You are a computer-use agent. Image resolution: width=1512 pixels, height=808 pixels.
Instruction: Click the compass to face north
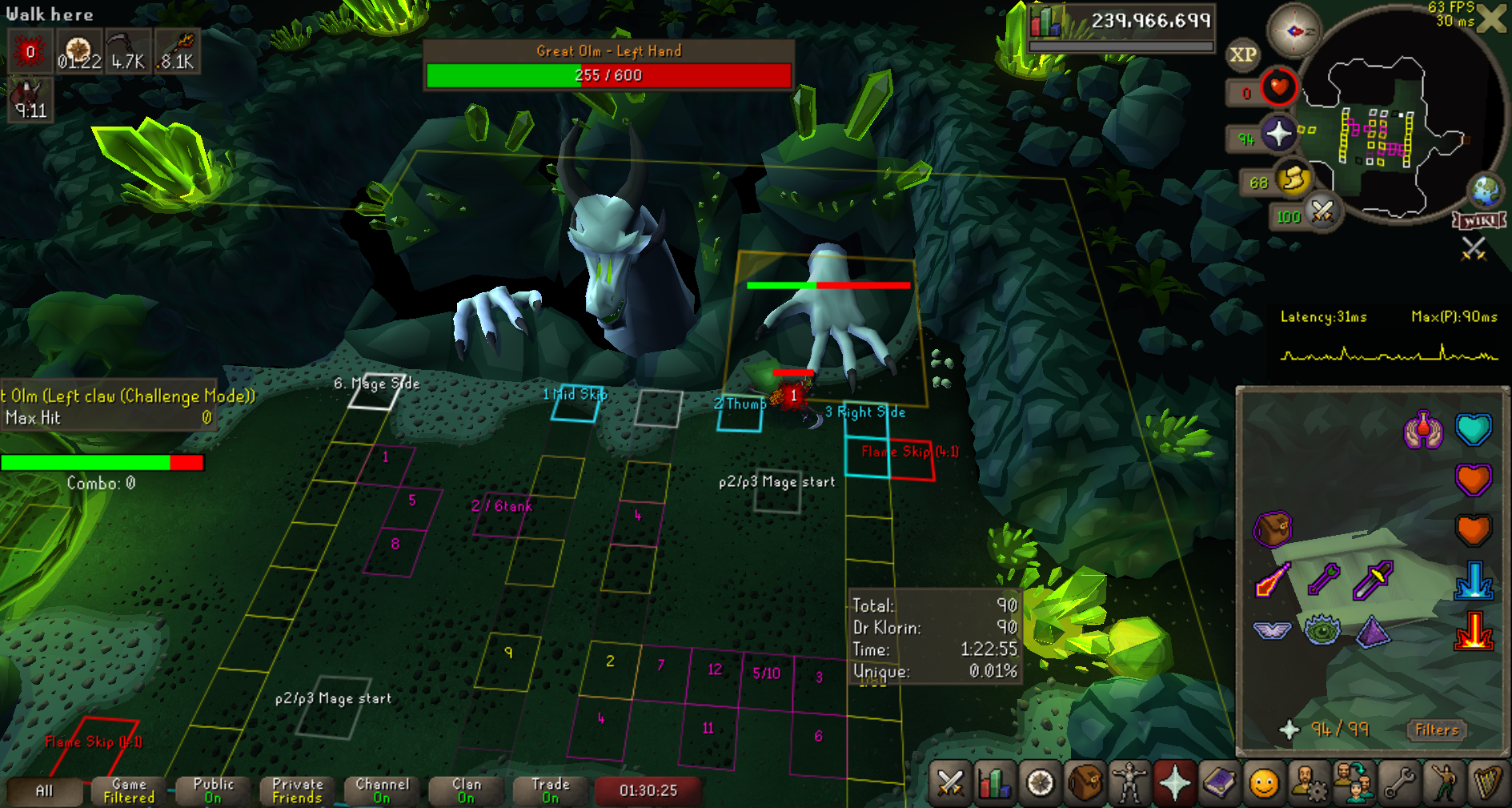1293,31
